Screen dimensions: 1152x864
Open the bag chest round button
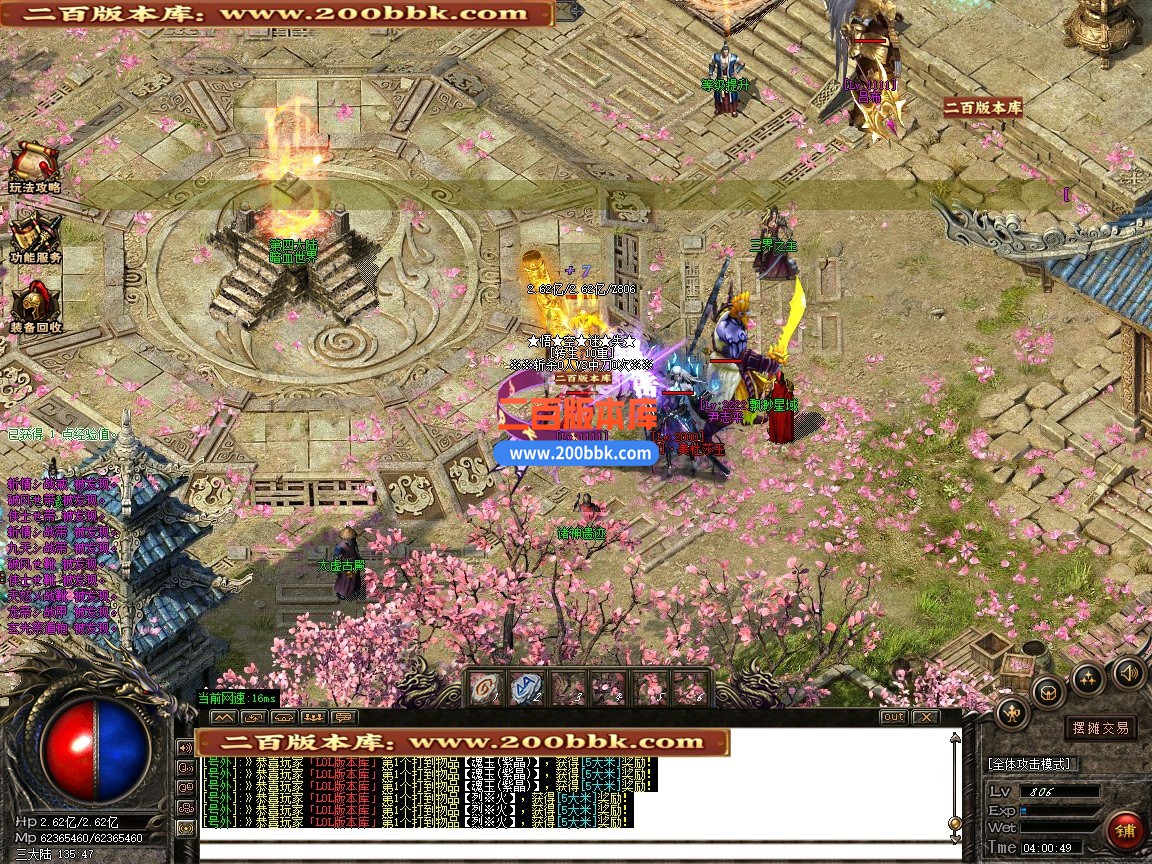click(x=1048, y=691)
